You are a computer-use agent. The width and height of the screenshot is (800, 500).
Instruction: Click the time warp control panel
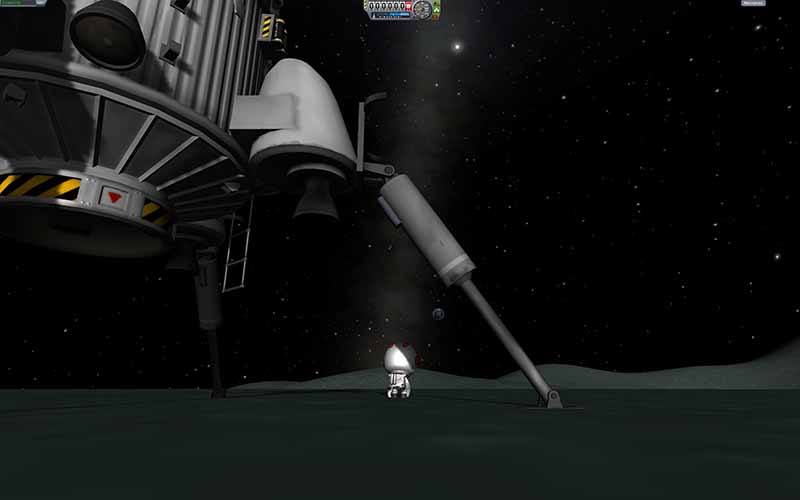coord(20,3)
